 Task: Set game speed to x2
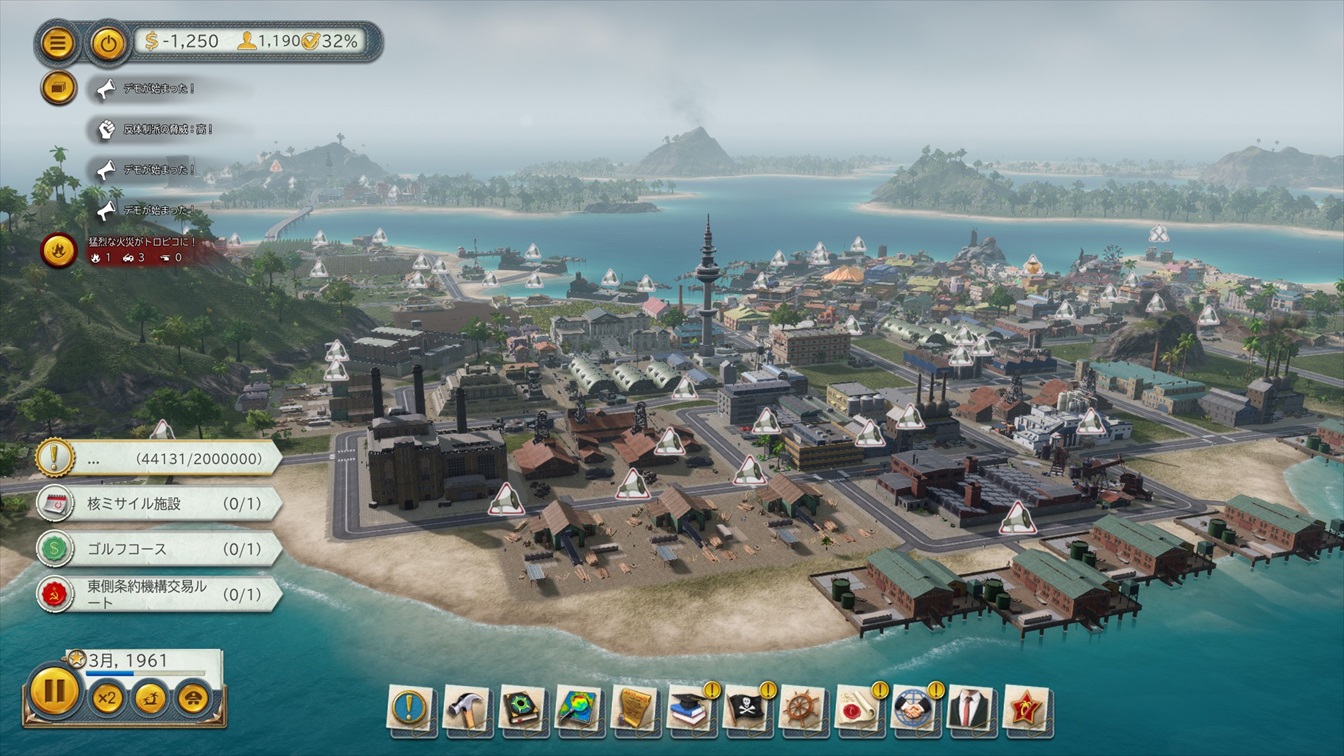pos(107,697)
